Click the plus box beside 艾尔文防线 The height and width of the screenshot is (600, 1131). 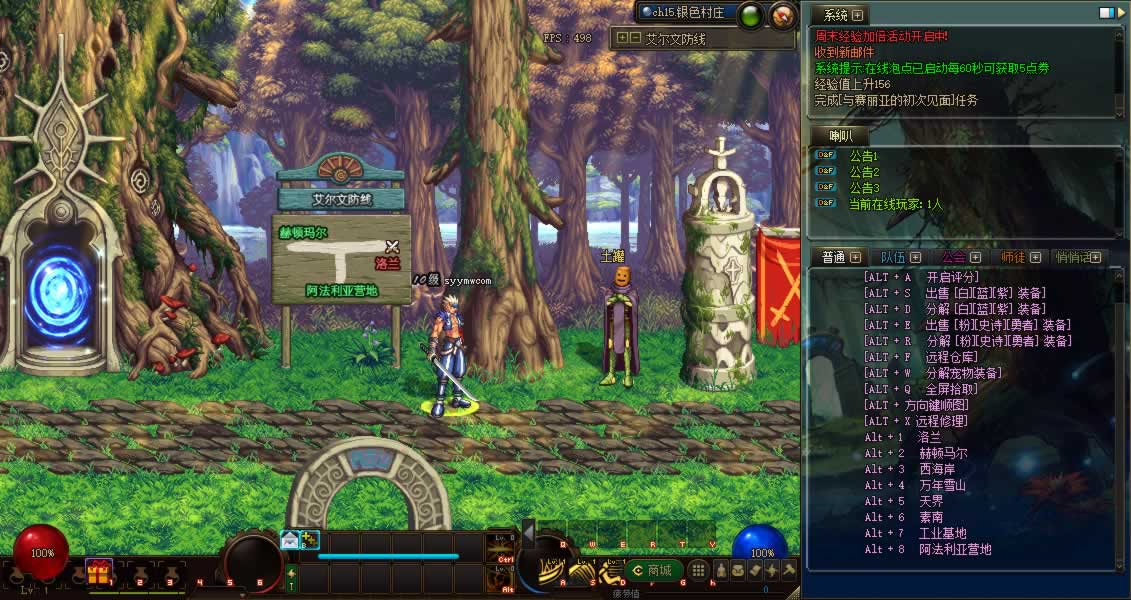[622, 38]
